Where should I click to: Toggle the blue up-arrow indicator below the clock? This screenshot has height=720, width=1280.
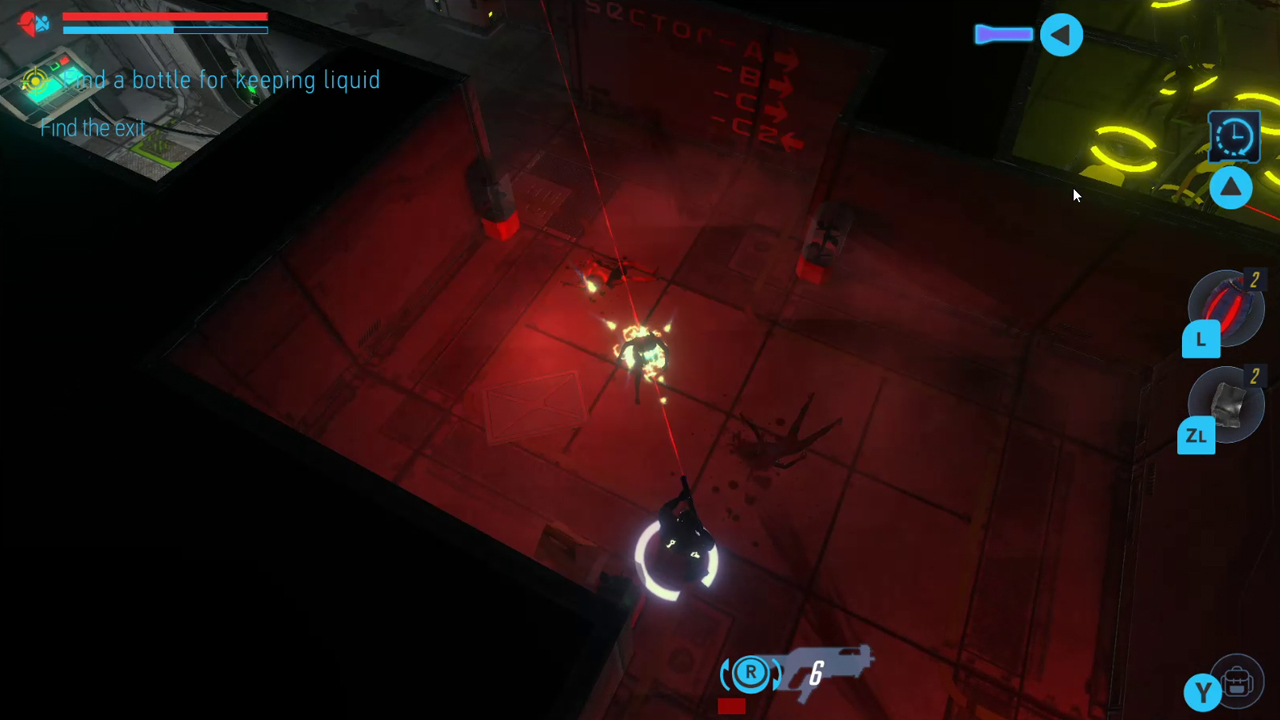click(1231, 188)
